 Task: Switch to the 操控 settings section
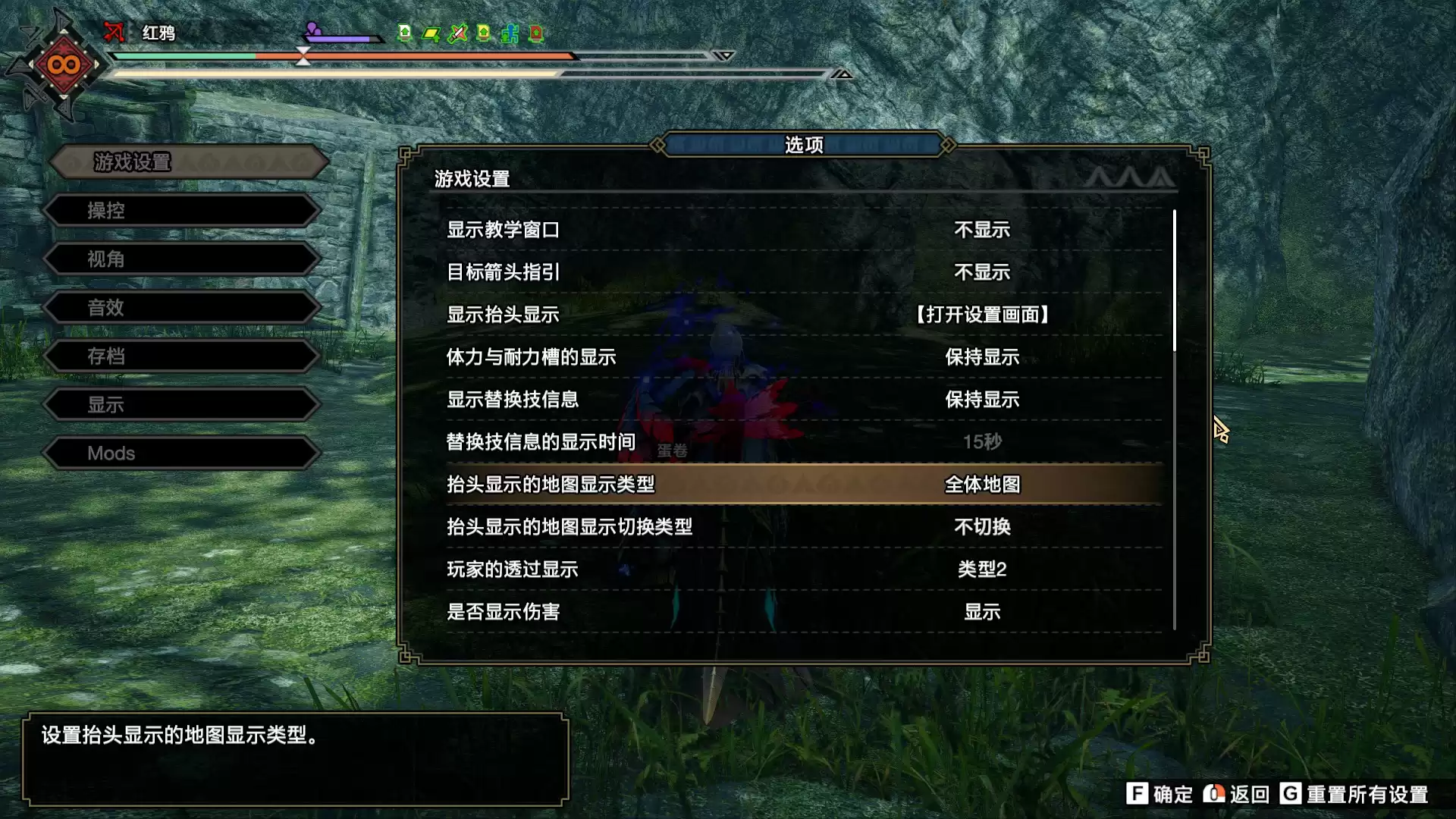(180, 210)
